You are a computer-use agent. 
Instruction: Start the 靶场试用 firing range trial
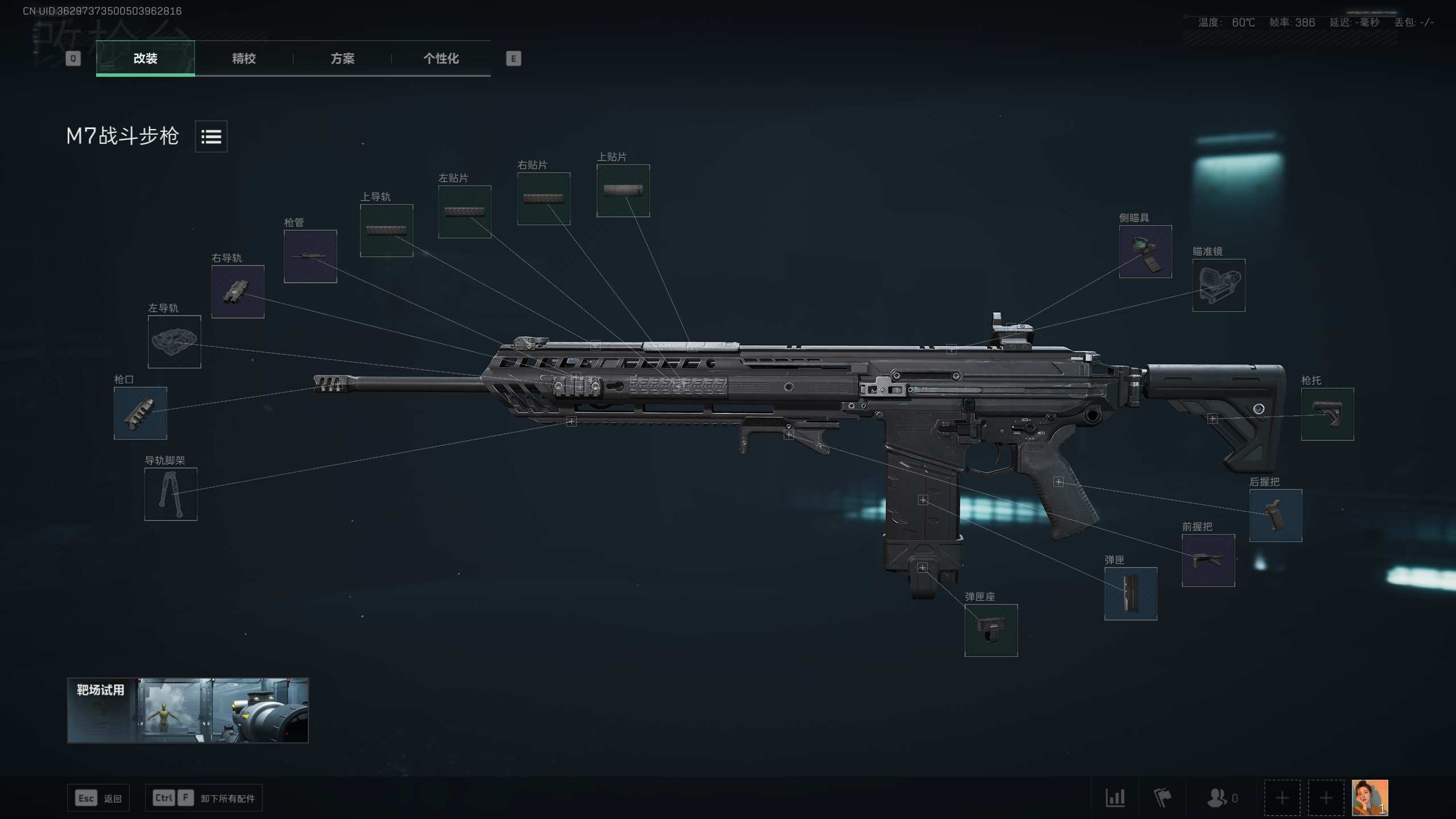pos(188,710)
